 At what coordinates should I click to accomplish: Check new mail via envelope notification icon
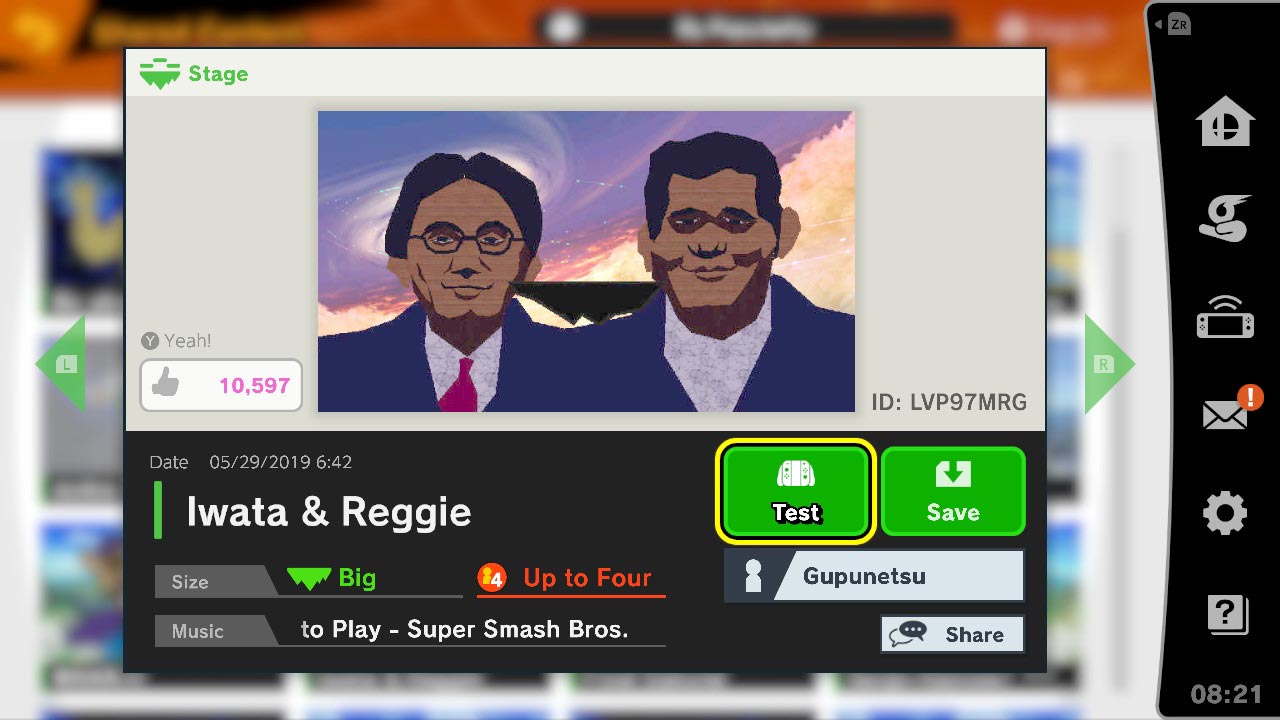pyautogui.click(x=1225, y=413)
